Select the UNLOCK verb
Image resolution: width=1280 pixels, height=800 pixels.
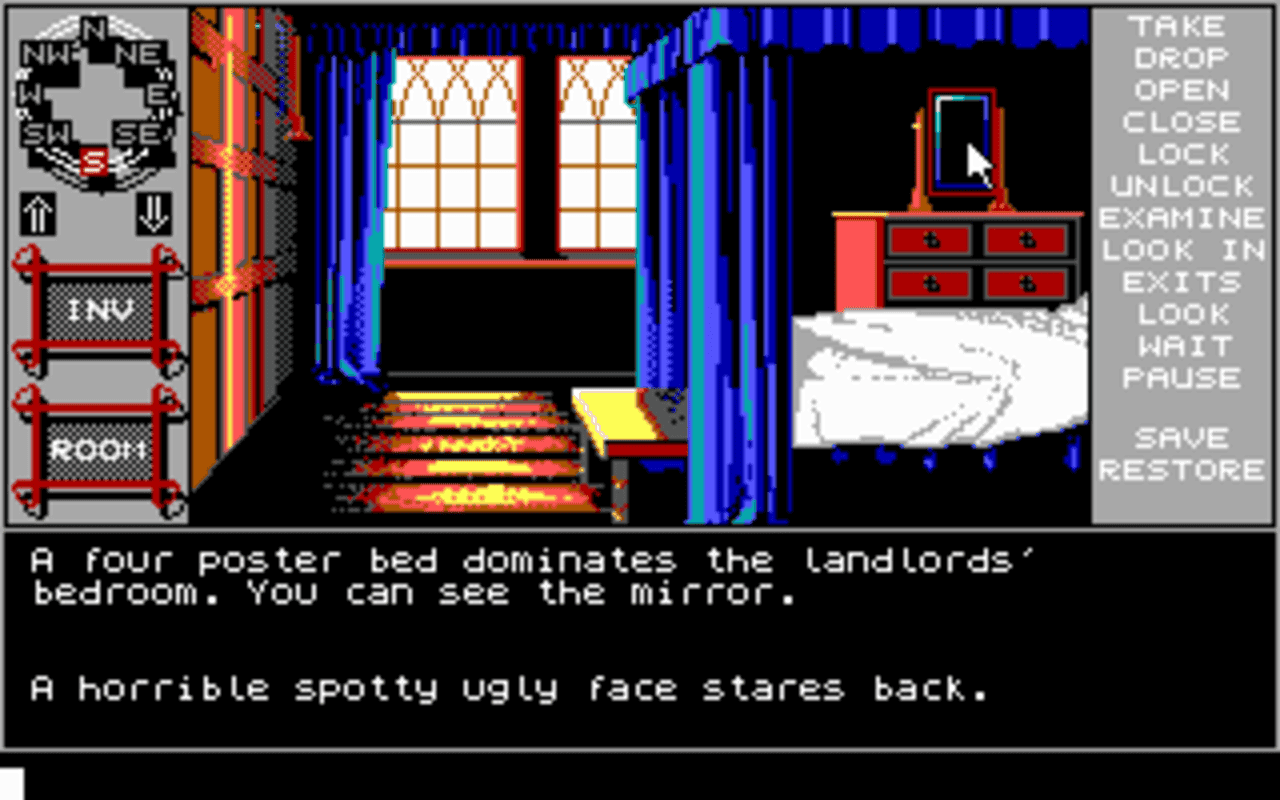pos(1183,186)
